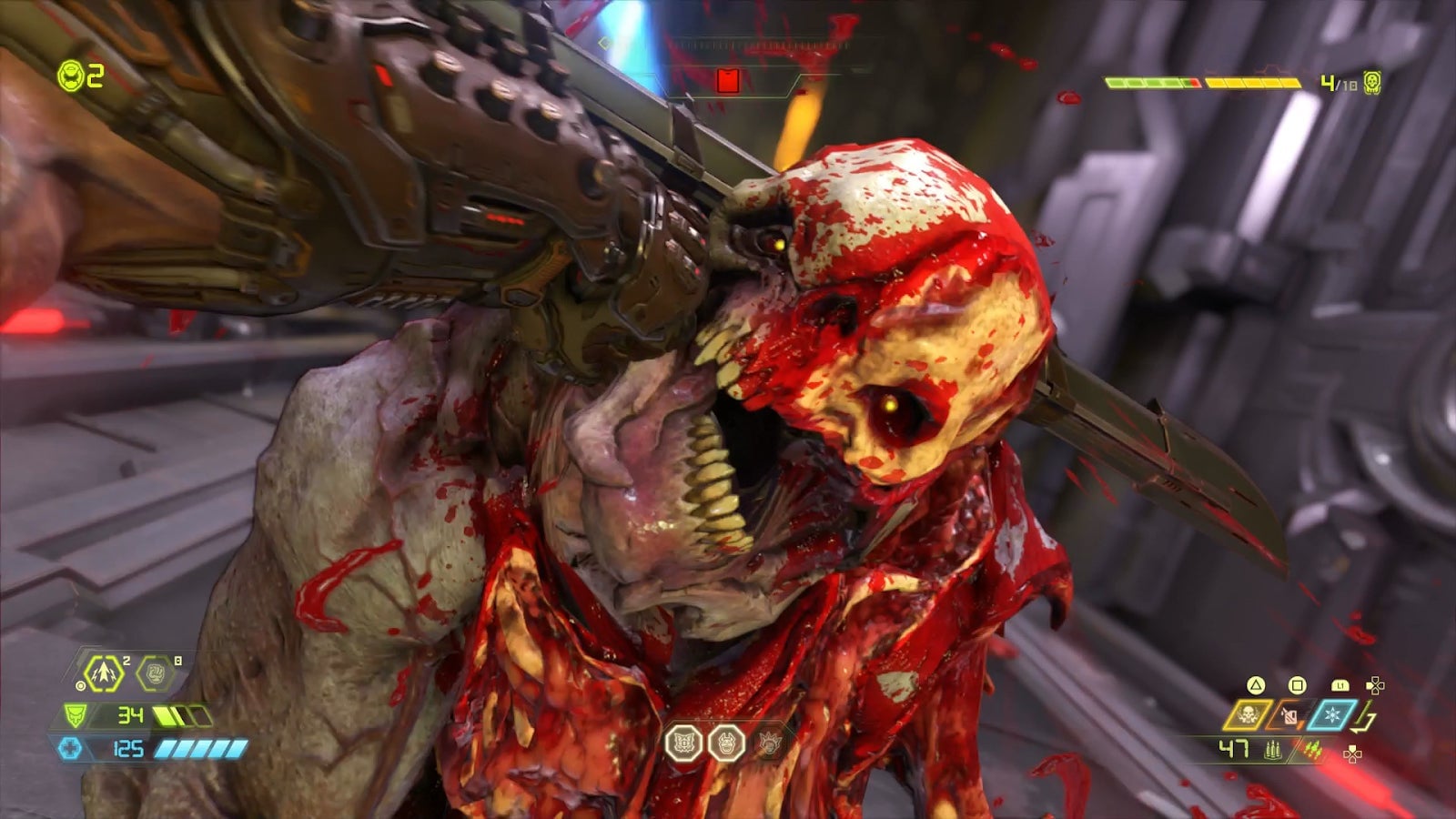The image size is (1456, 819).
Task: Click the blue health cross icon
Action: tap(70, 749)
